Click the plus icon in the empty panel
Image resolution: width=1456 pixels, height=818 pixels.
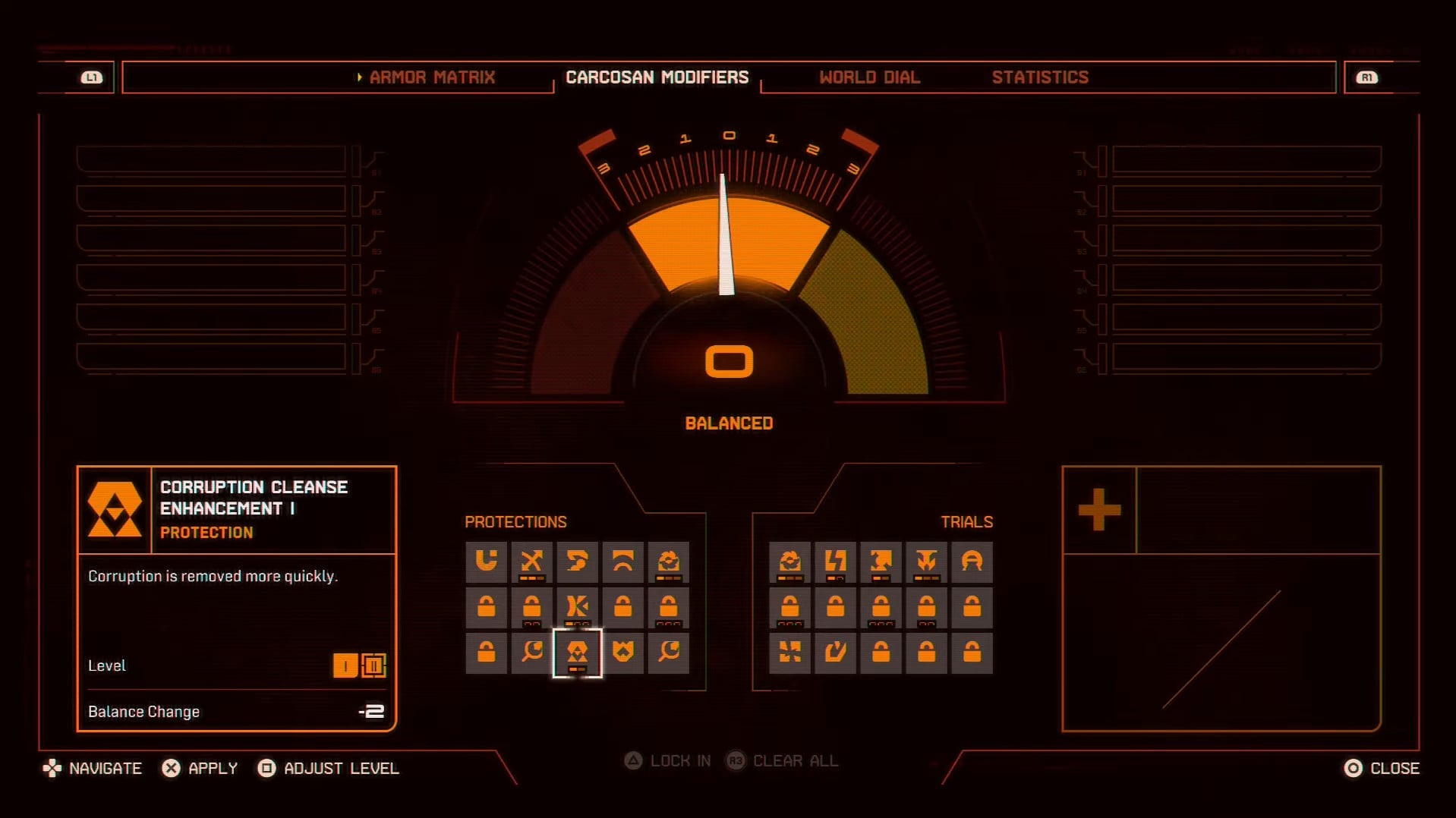pos(1099,509)
